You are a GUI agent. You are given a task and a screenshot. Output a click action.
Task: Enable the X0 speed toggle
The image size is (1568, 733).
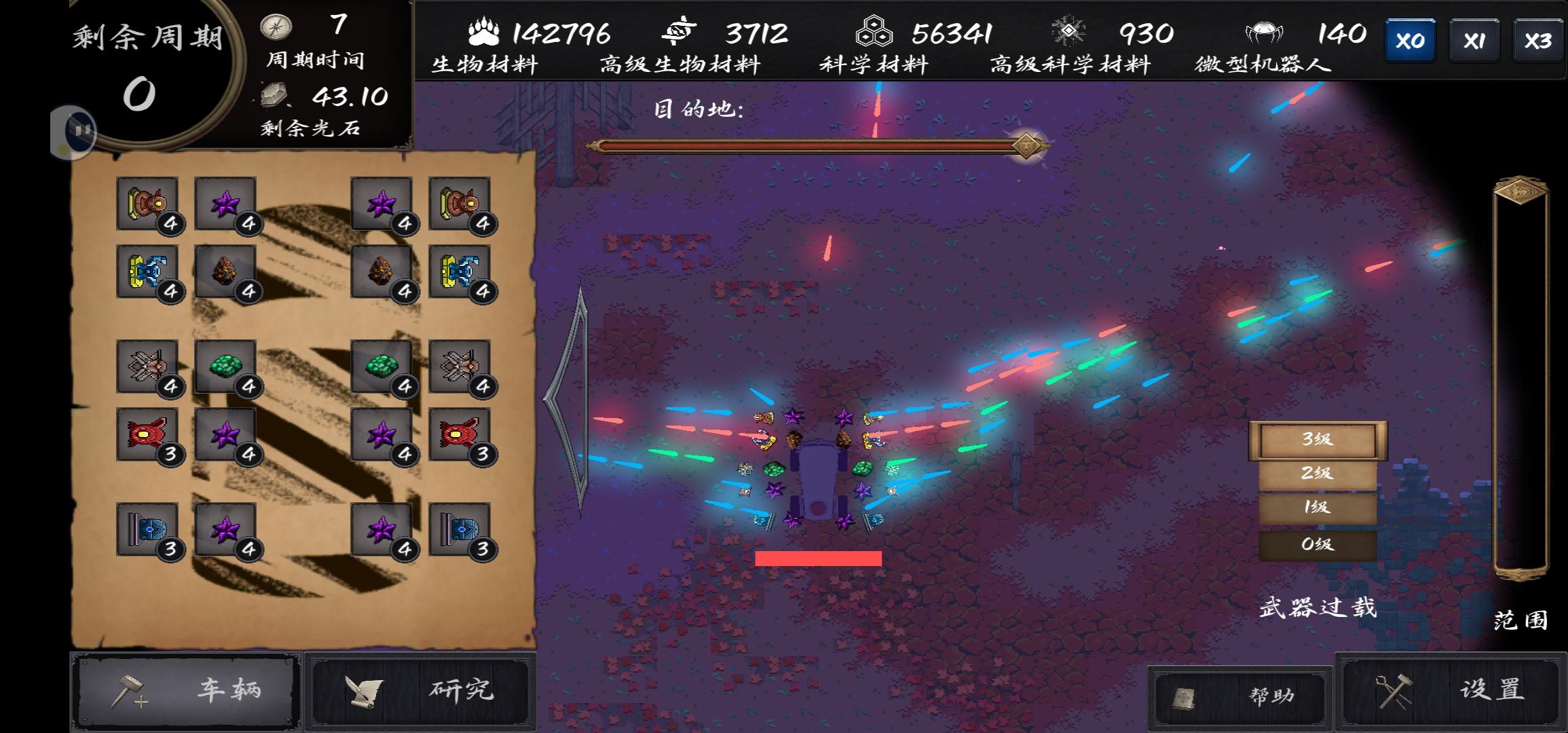[x=1410, y=39]
